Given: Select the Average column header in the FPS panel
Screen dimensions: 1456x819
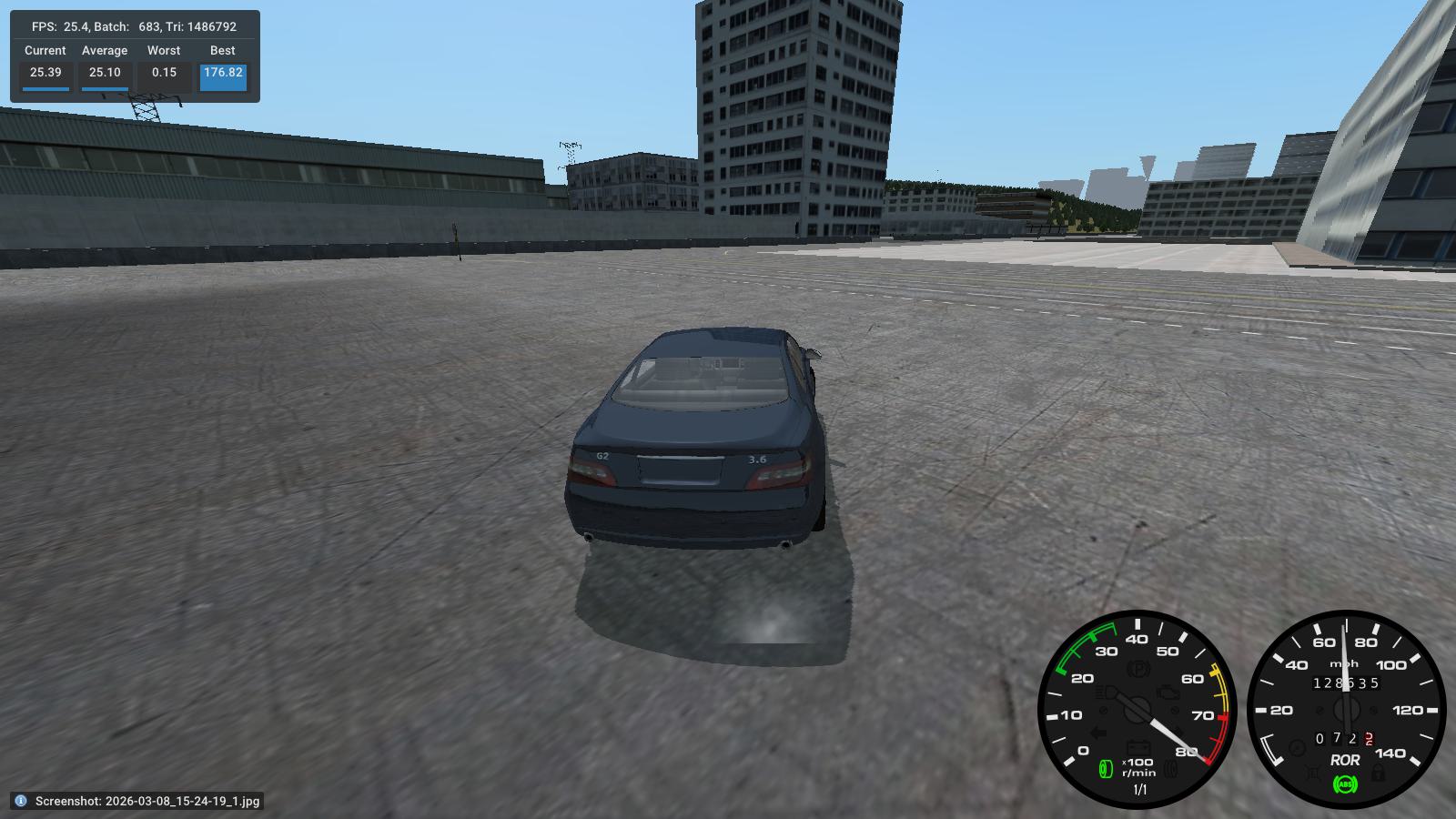Looking at the screenshot, I should pyautogui.click(x=103, y=50).
